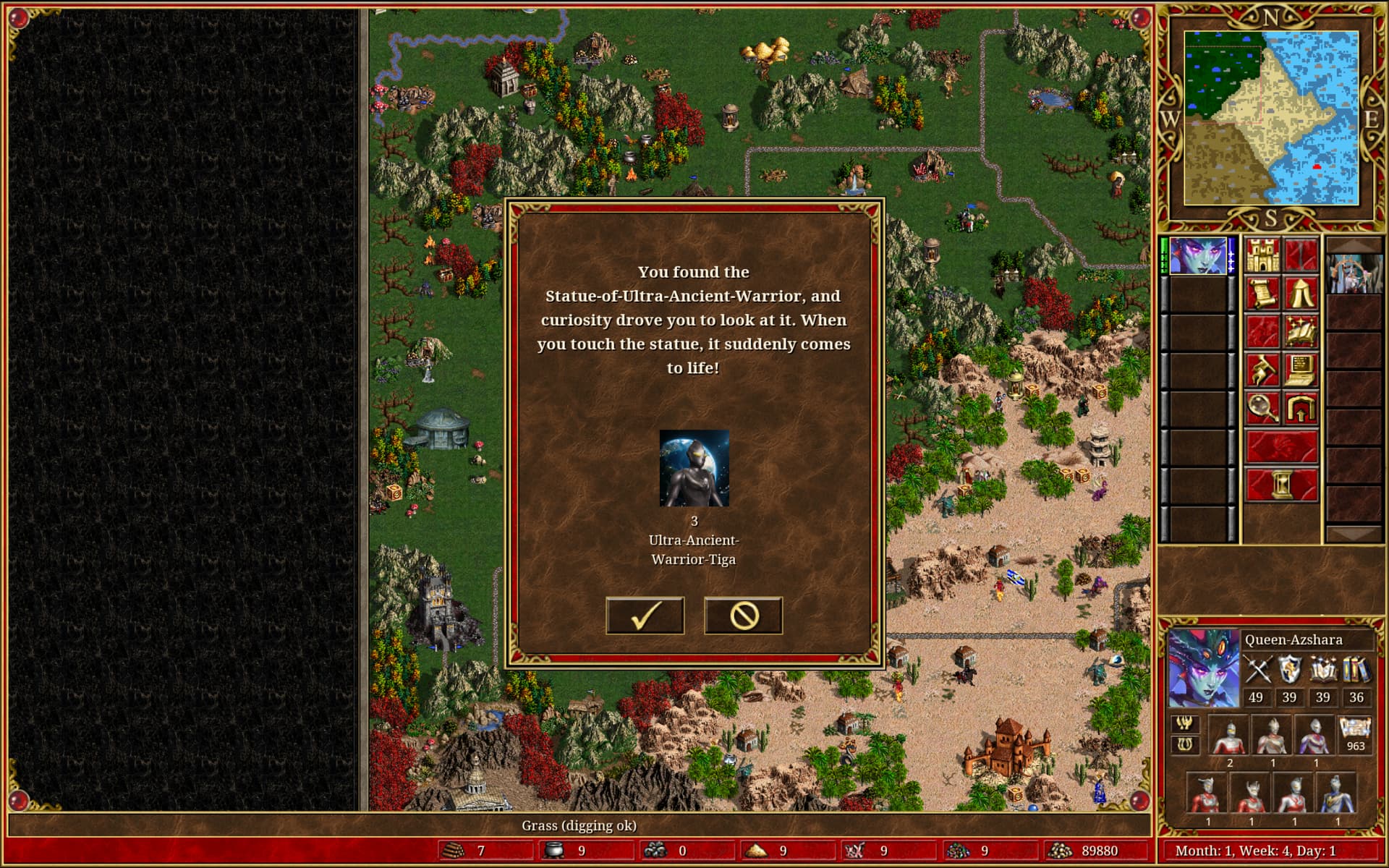End the turn with the hourglass button
1389x868 pixels.
1281,484
